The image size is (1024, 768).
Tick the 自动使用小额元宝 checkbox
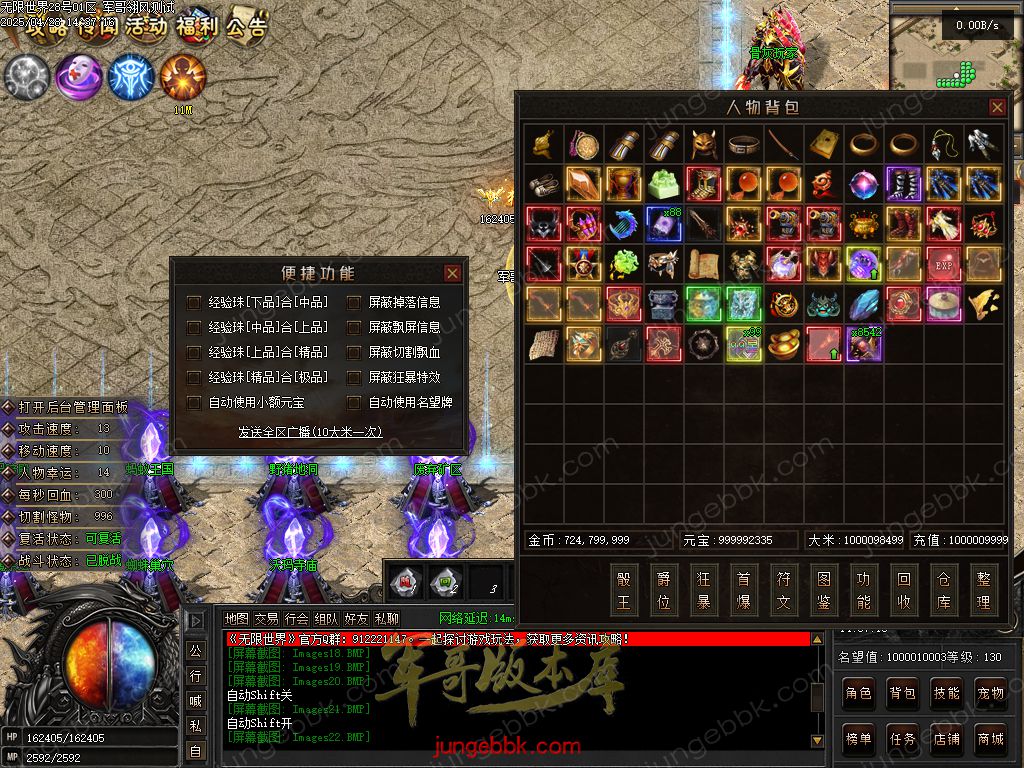194,402
